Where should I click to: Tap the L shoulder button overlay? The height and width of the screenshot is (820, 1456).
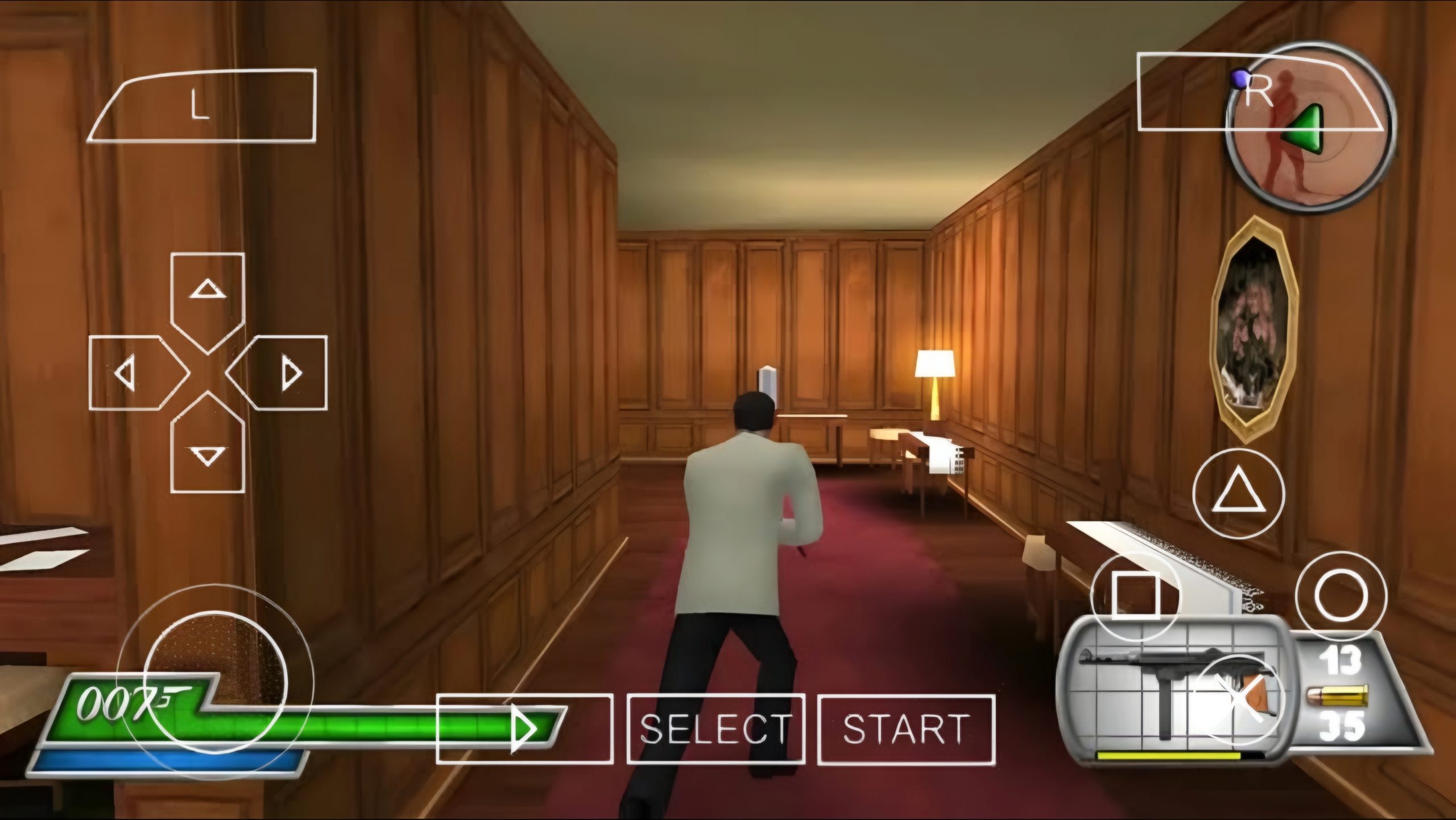click(201, 106)
